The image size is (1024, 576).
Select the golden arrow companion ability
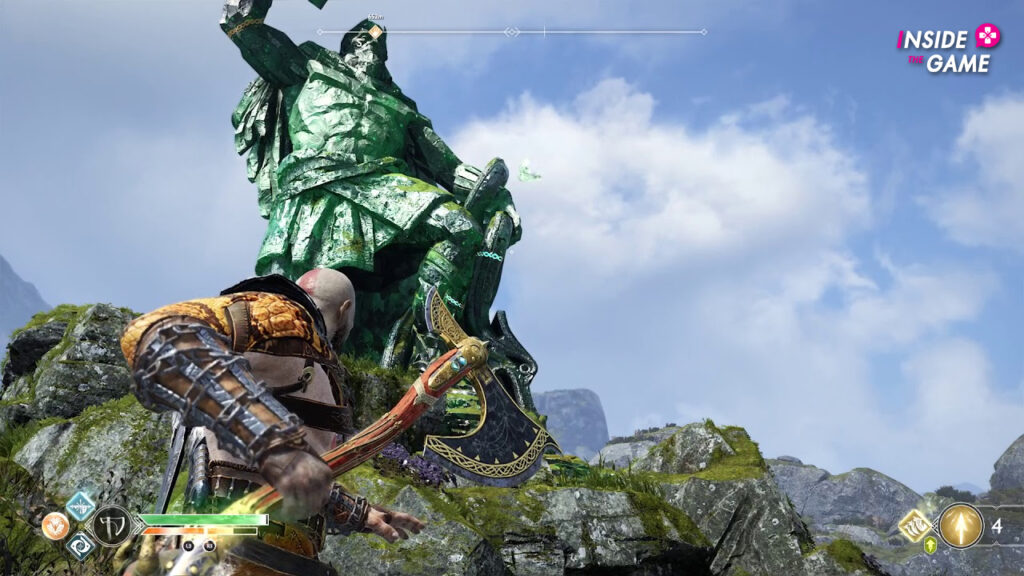click(x=960, y=525)
